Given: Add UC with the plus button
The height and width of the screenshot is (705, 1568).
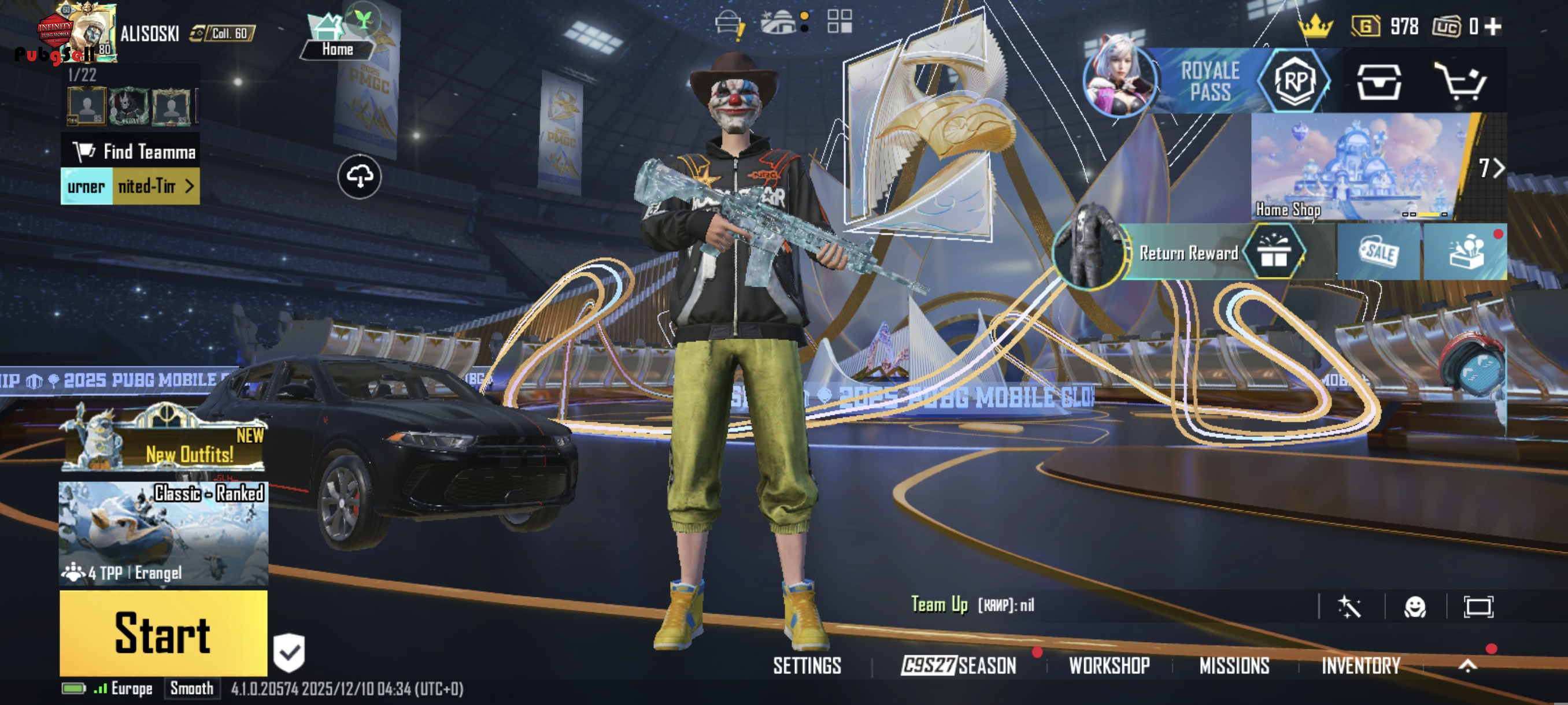Looking at the screenshot, I should 1492,26.
